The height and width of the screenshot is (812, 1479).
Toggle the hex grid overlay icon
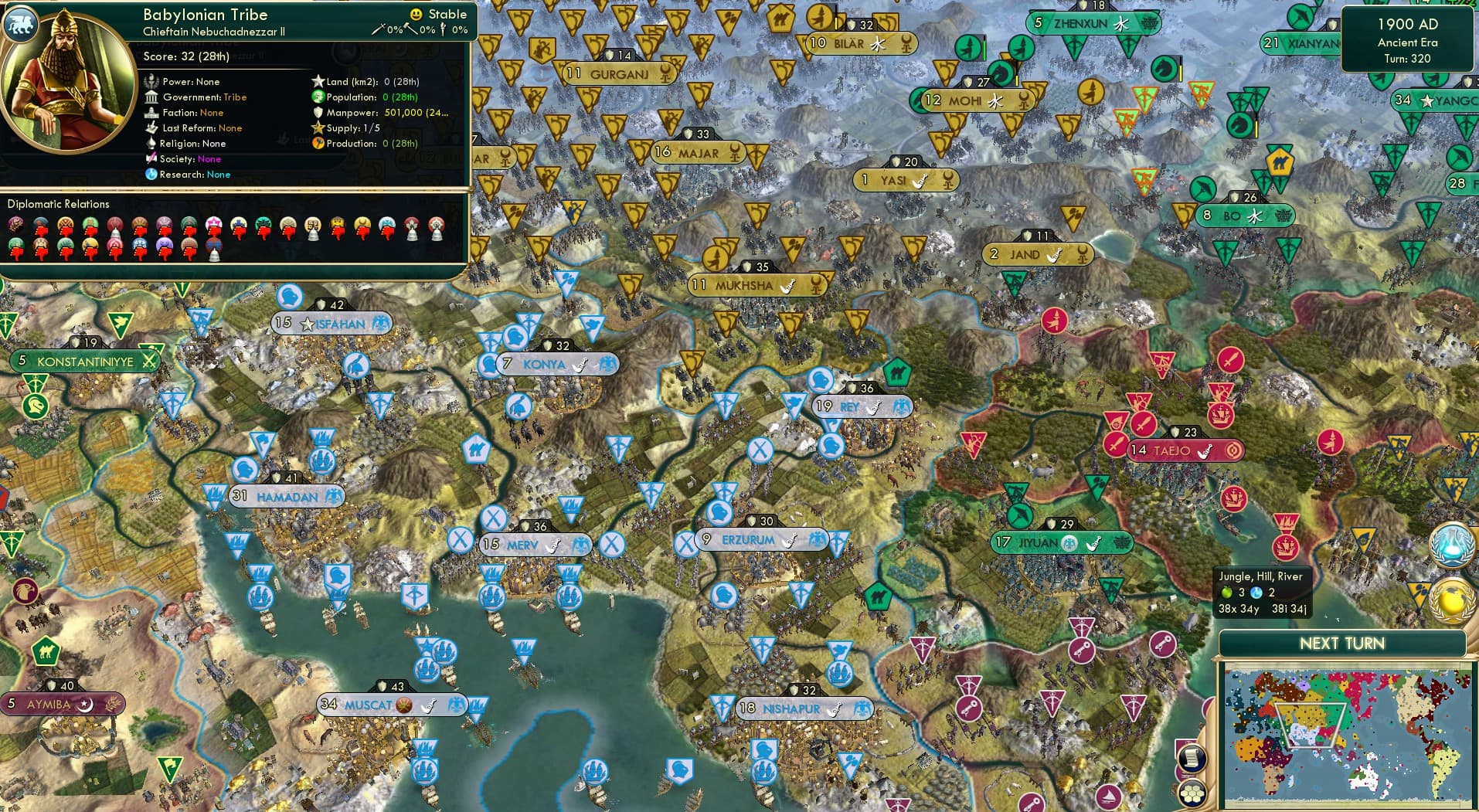[x=1192, y=794]
